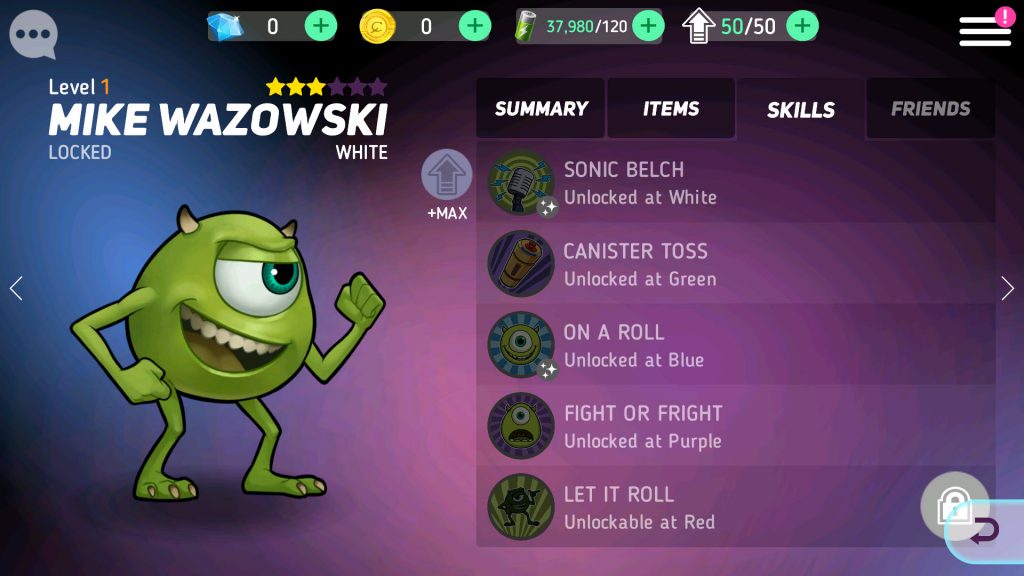
Task: Buy more gold coins via plus button
Action: coord(474,26)
